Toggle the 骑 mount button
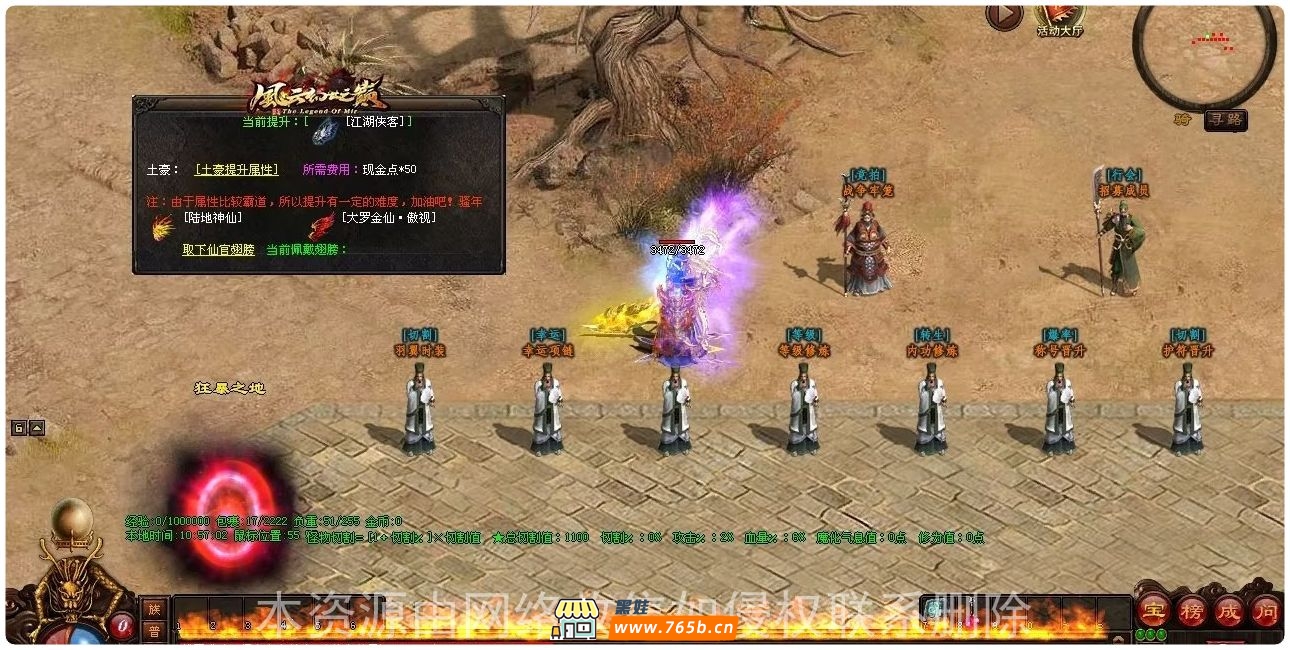 point(1184,120)
